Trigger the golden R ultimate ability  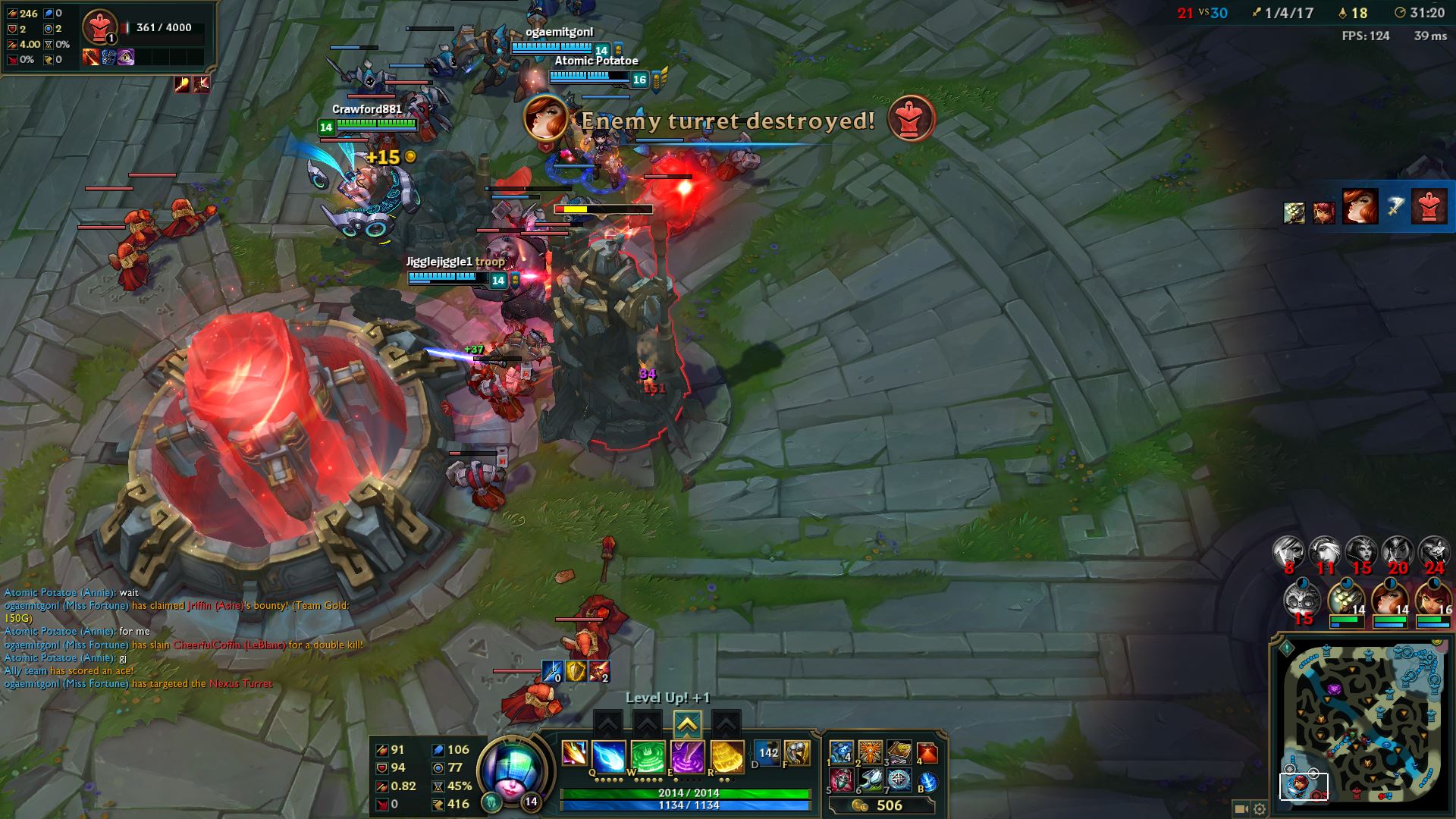click(x=727, y=756)
